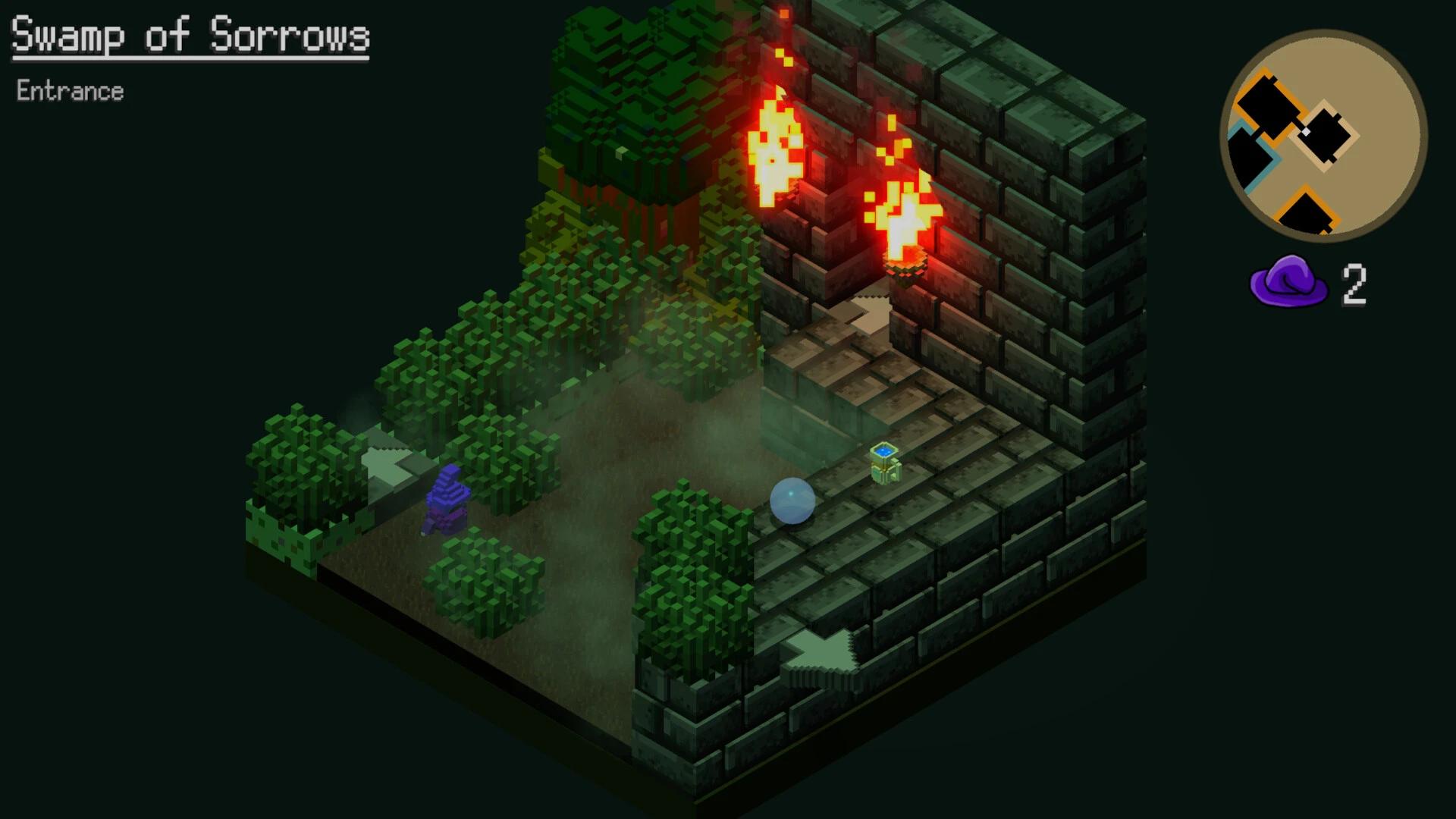
Task: Select the current room highlighted on the minimap
Action: click(1325, 134)
